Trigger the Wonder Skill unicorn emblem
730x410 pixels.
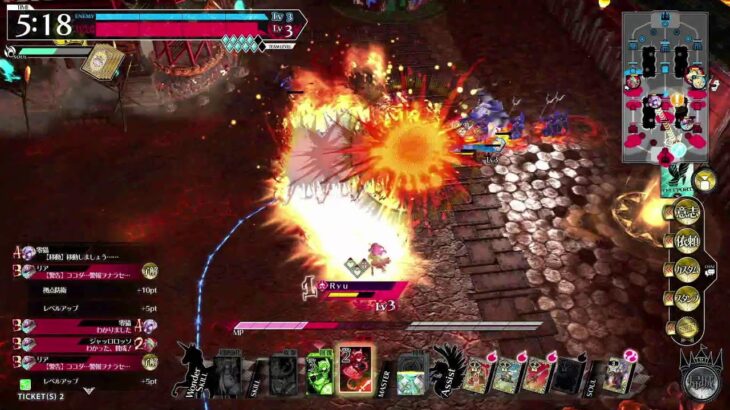coord(190,370)
